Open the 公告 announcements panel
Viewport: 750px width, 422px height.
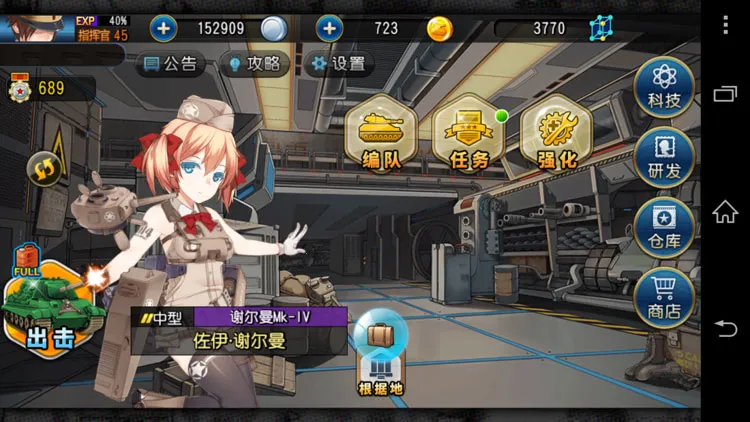(x=170, y=64)
